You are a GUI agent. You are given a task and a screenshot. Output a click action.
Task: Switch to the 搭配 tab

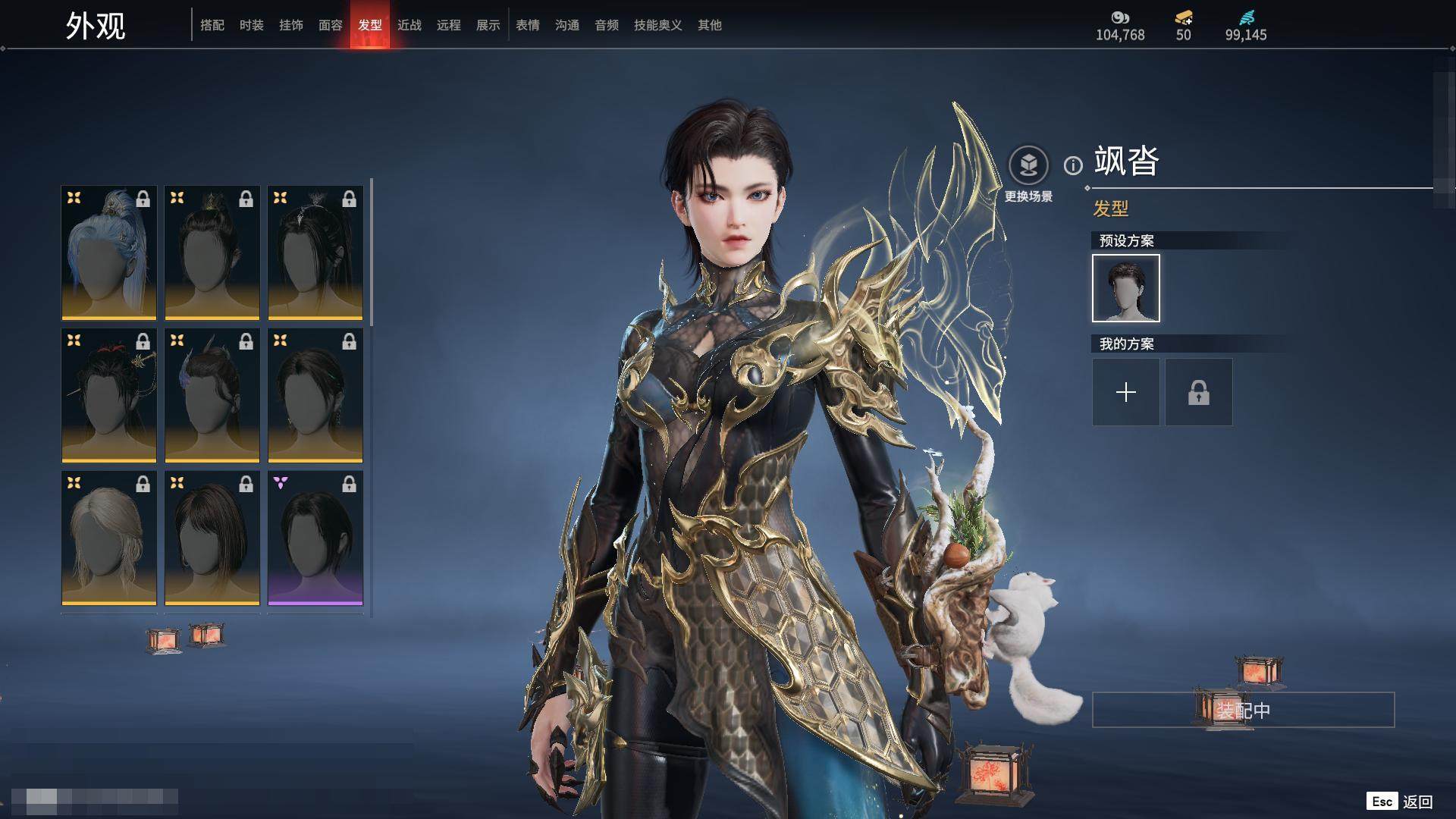(x=212, y=25)
